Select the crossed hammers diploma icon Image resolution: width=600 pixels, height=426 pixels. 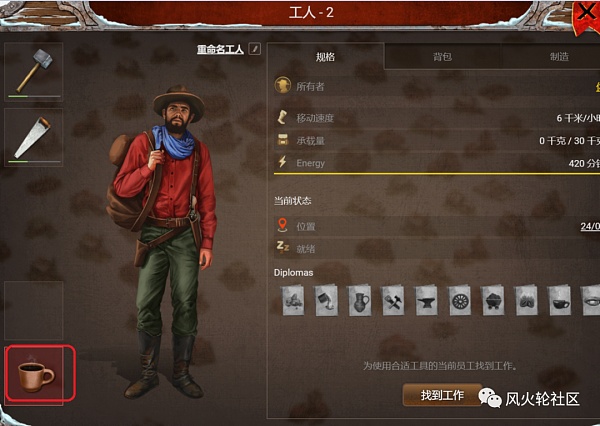393,299
